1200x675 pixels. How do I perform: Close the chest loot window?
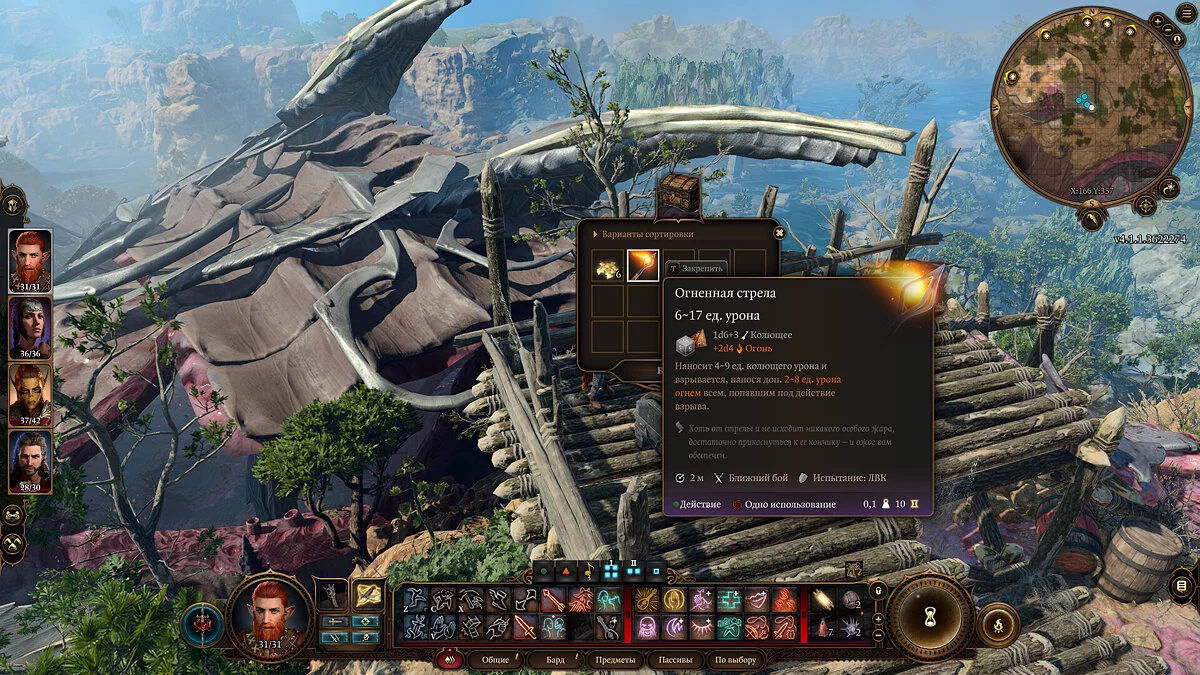tap(779, 233)
